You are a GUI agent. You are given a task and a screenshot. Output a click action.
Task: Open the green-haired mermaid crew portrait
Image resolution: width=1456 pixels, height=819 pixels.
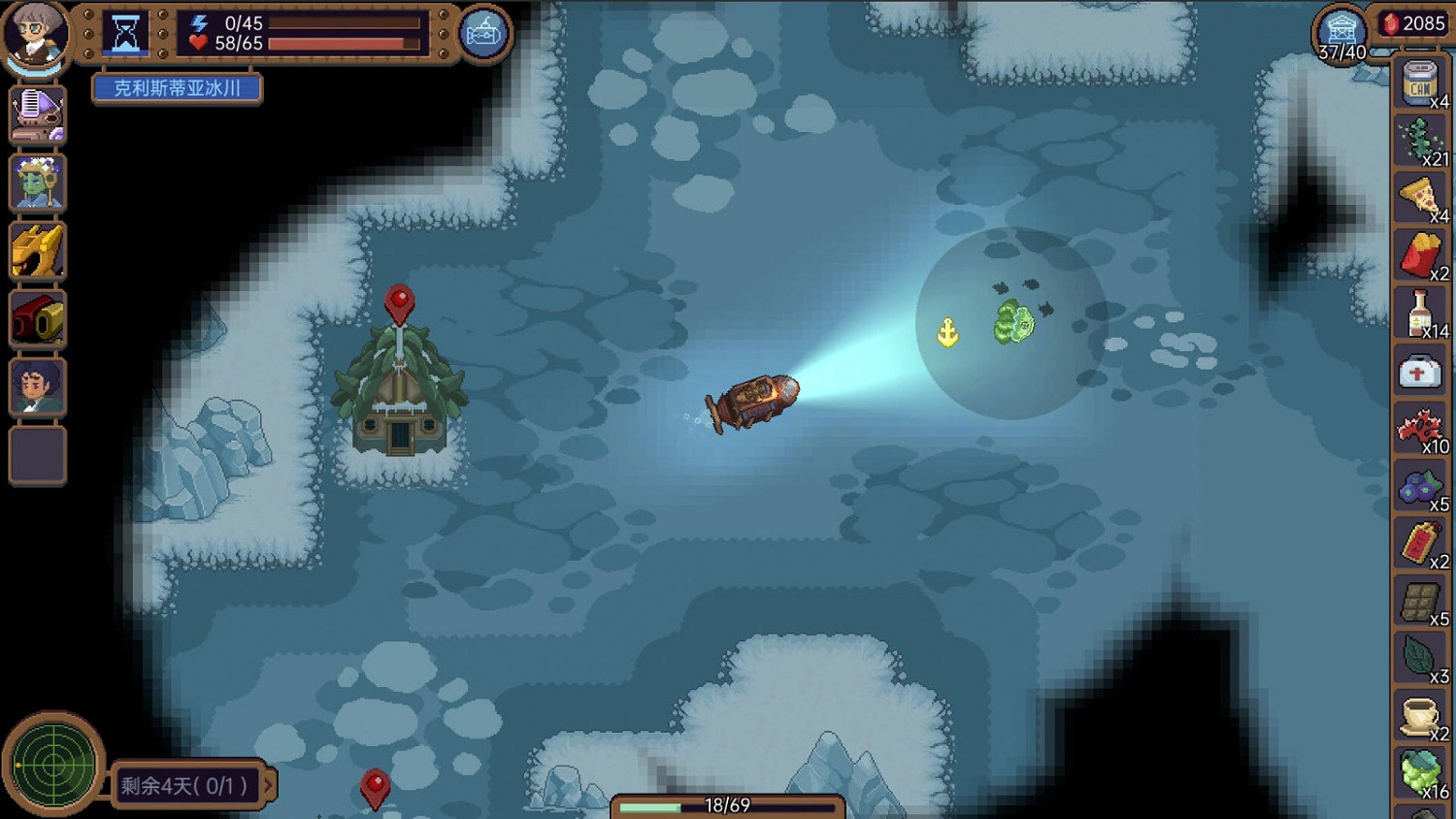click(37, 182)
